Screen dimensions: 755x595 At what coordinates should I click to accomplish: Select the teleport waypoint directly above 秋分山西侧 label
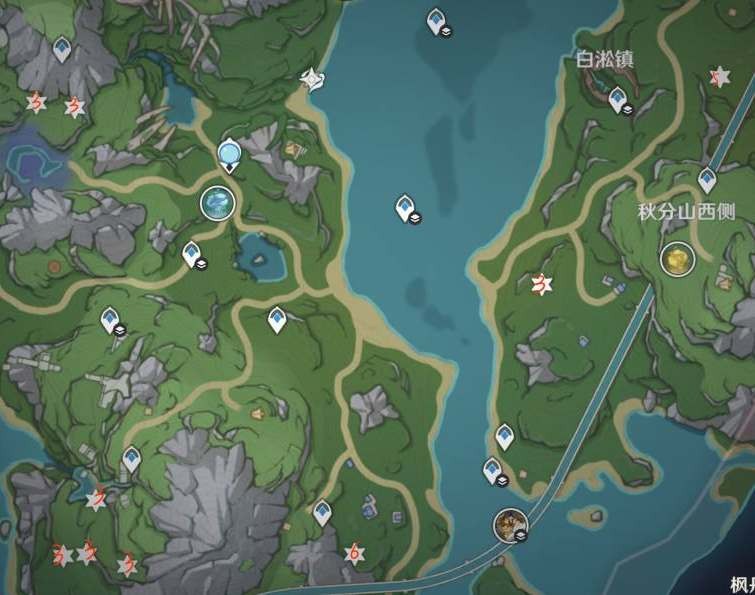pos(707,180)
